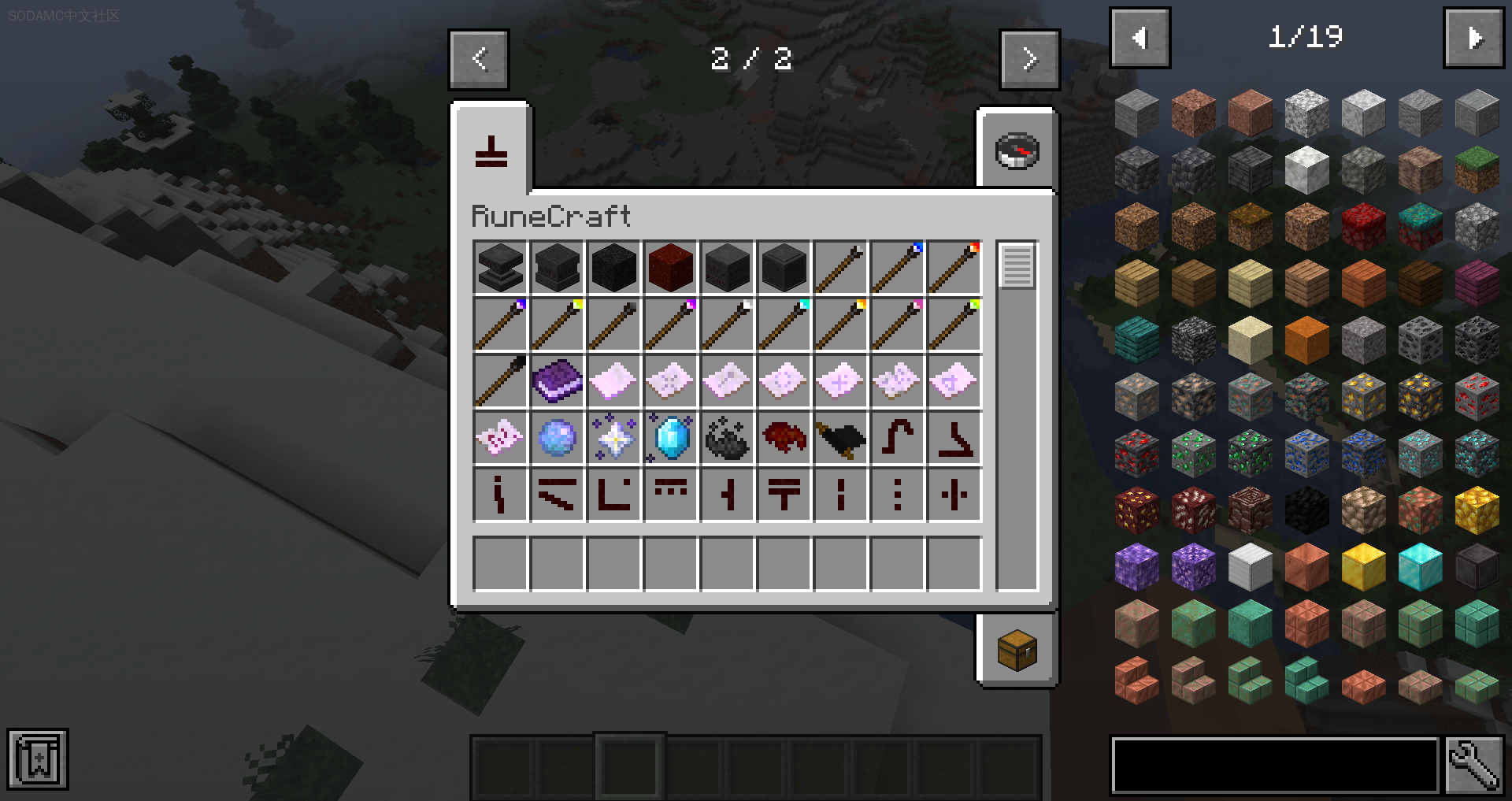
Task: Show the previous item list page
Action: (x=1140, y=38)
